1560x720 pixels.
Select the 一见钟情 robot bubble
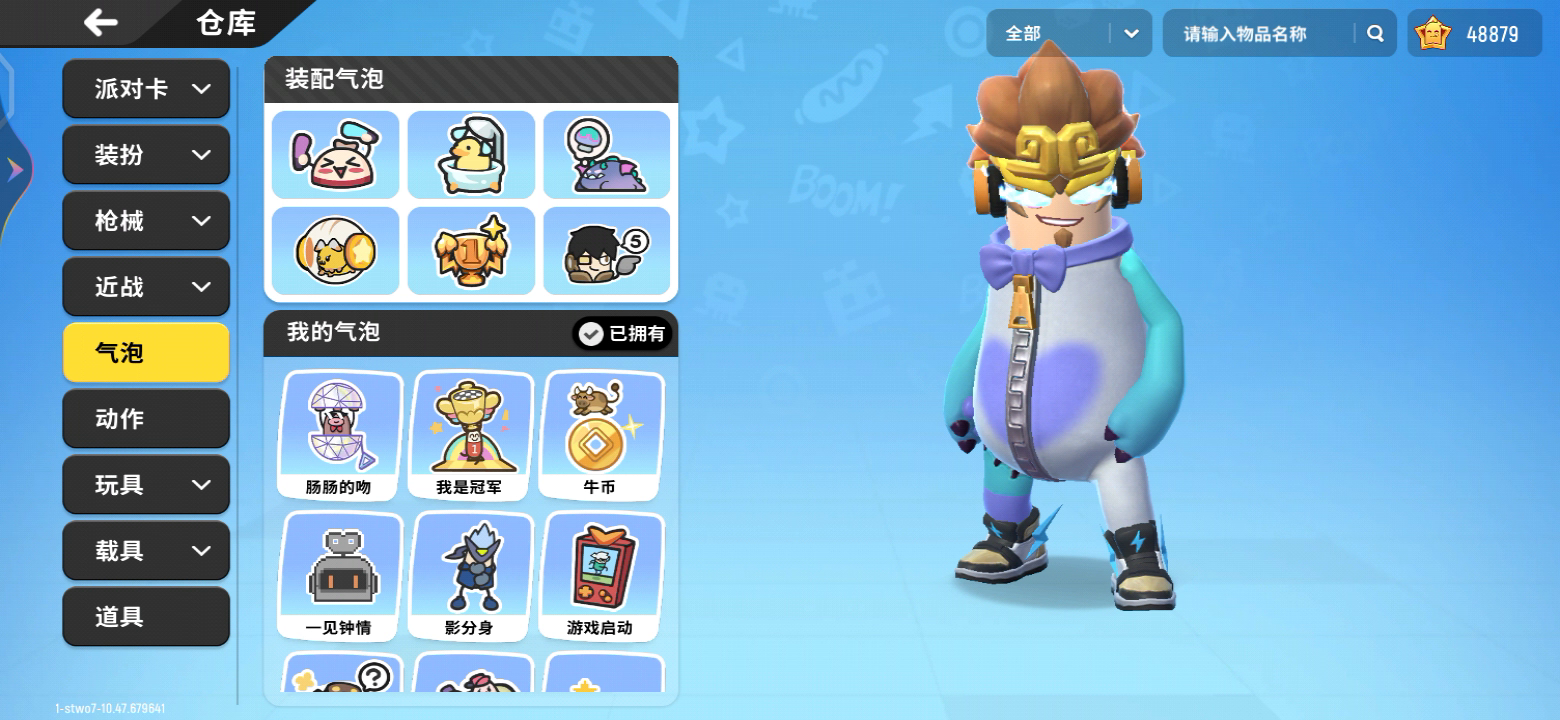click(341, 576)
